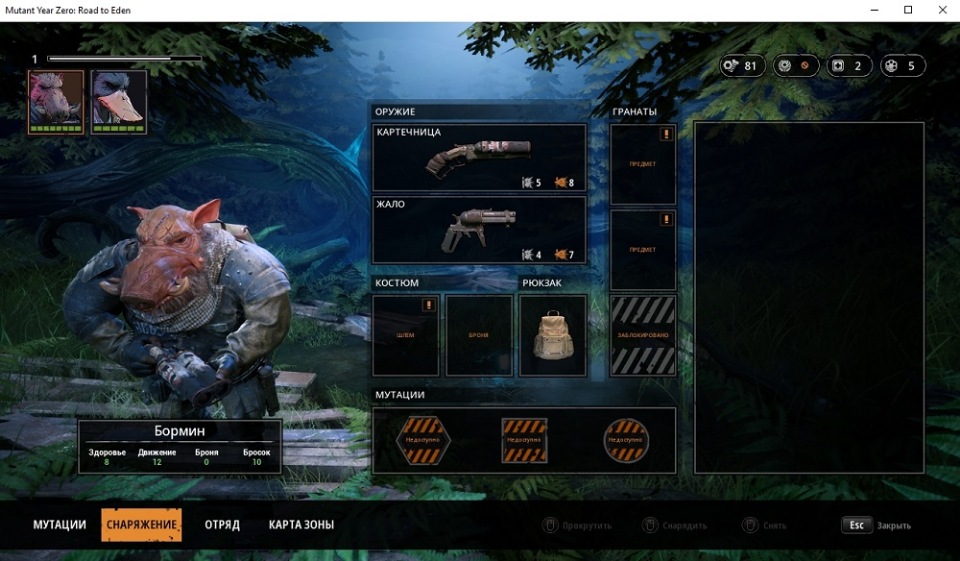
Task: Click the Заблокировано locked slot
Action: click(643, 335)
